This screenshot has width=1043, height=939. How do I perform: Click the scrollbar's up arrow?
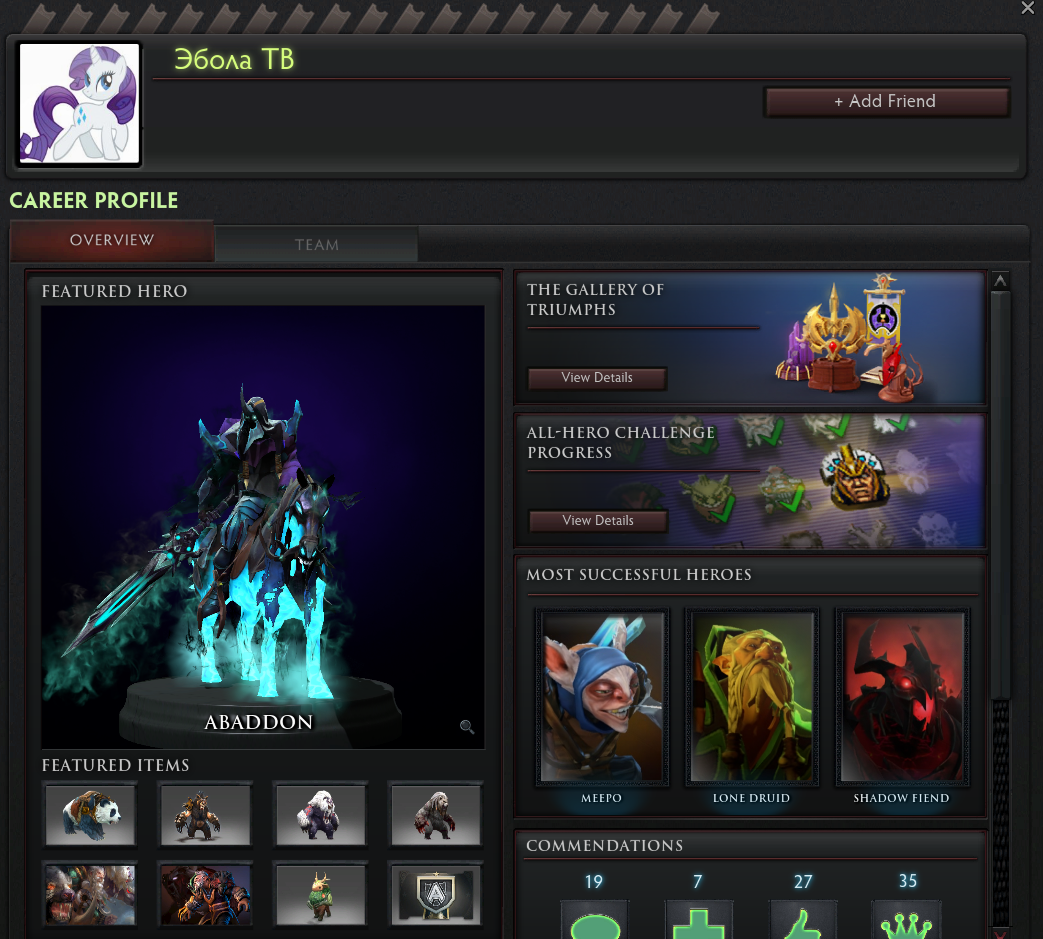[1000, 281]
